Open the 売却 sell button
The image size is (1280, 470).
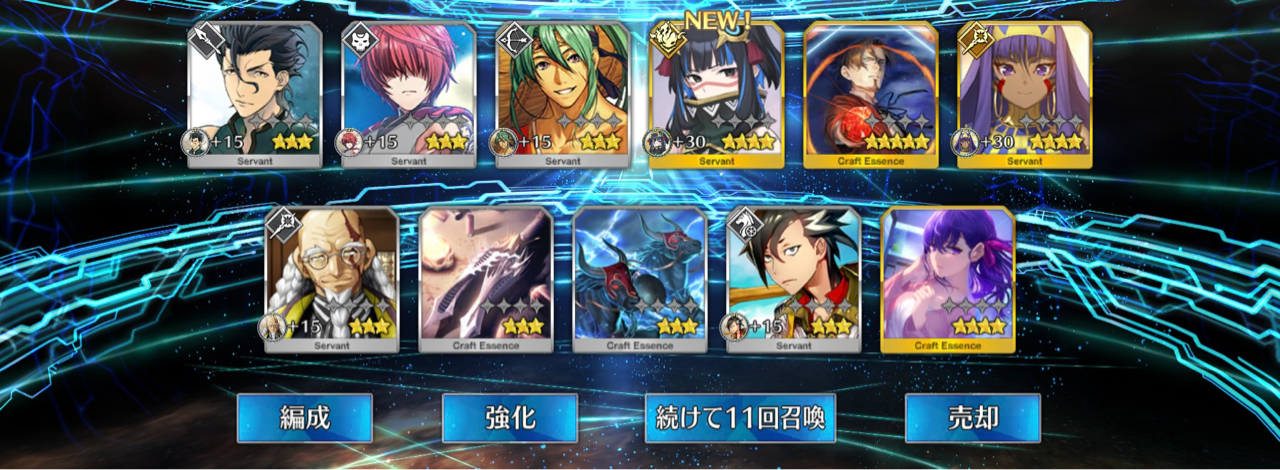[x=972, y=418]
